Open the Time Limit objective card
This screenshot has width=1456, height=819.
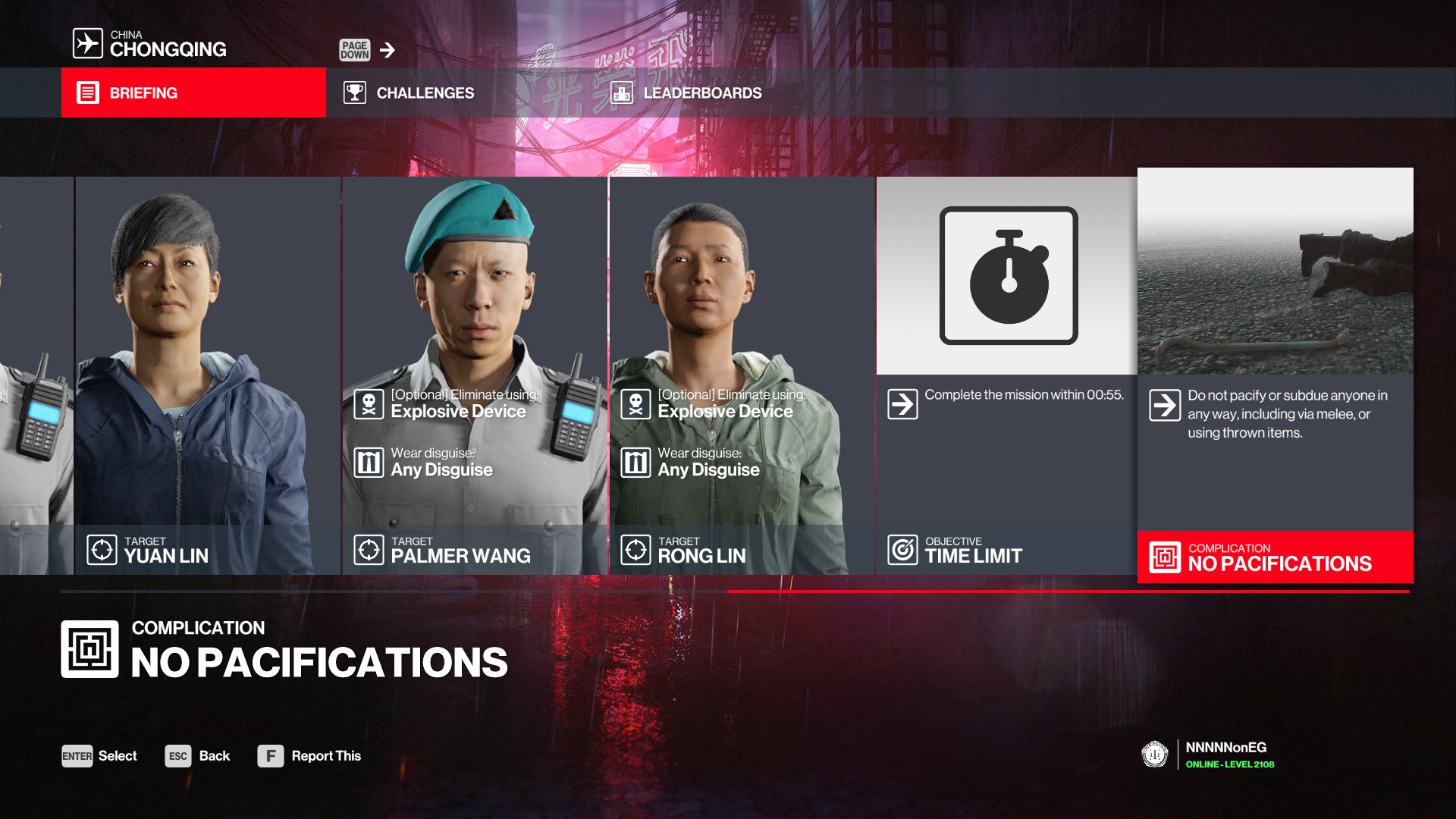[x=1006, y=375]
